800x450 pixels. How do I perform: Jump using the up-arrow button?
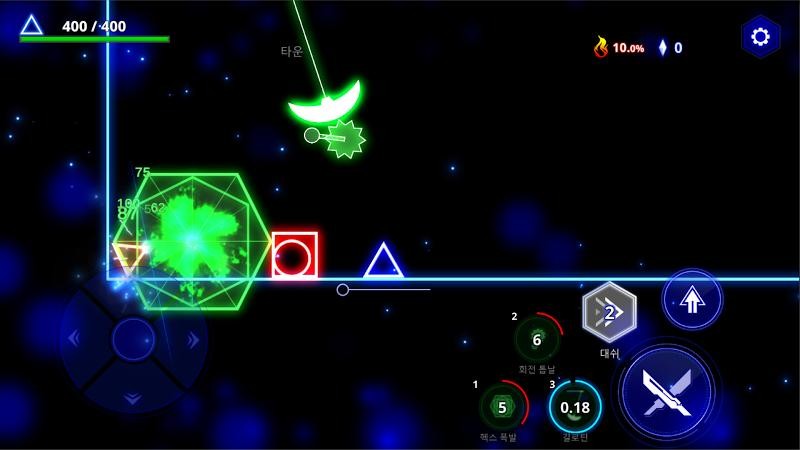point(692,298)
